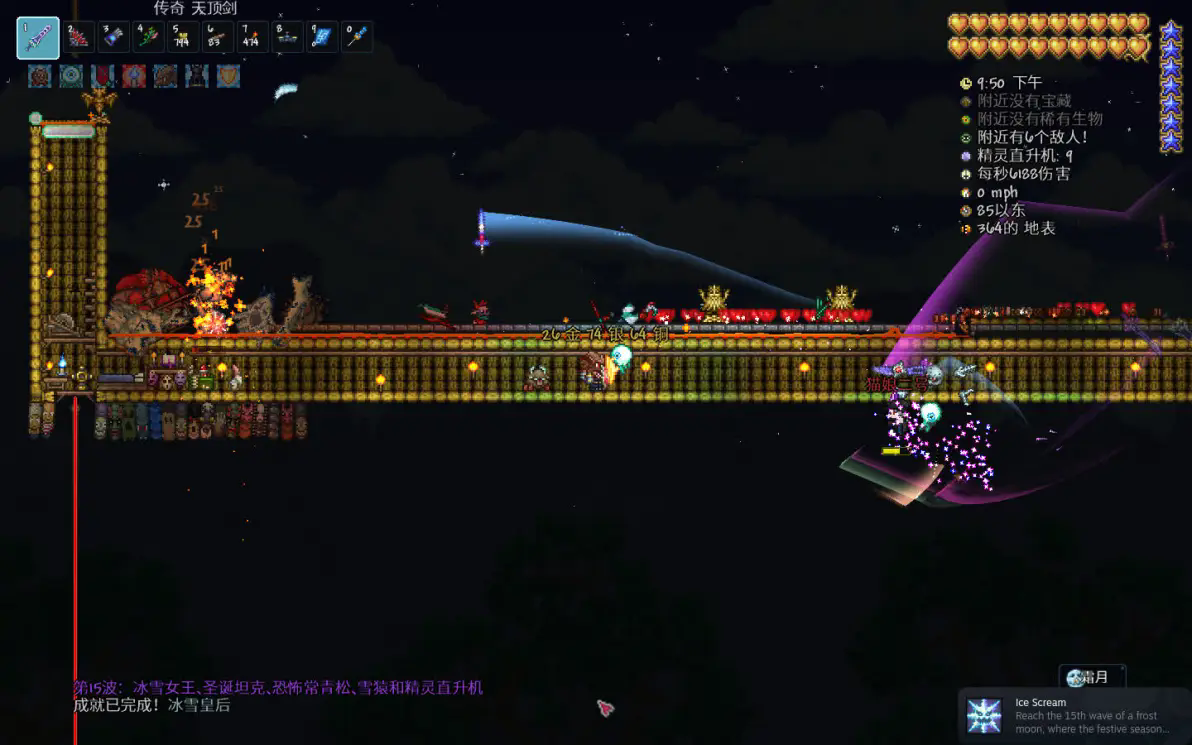The height and width of the screenshot is (745, 1192).
Task: Select the item stack of 794 in slot 5
Action: pyautogui.click(x=184, y=37)
